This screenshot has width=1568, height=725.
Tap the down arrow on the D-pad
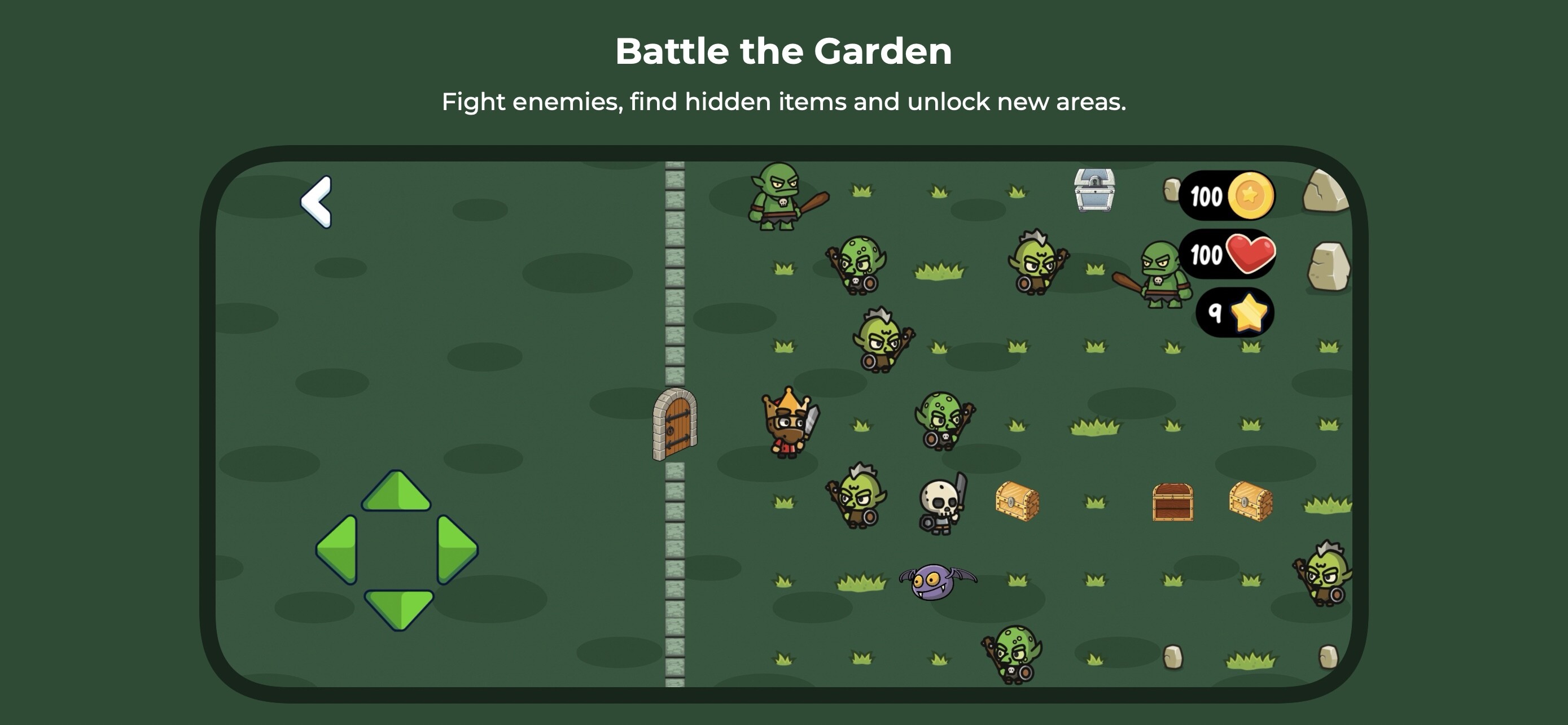point(398,608)
